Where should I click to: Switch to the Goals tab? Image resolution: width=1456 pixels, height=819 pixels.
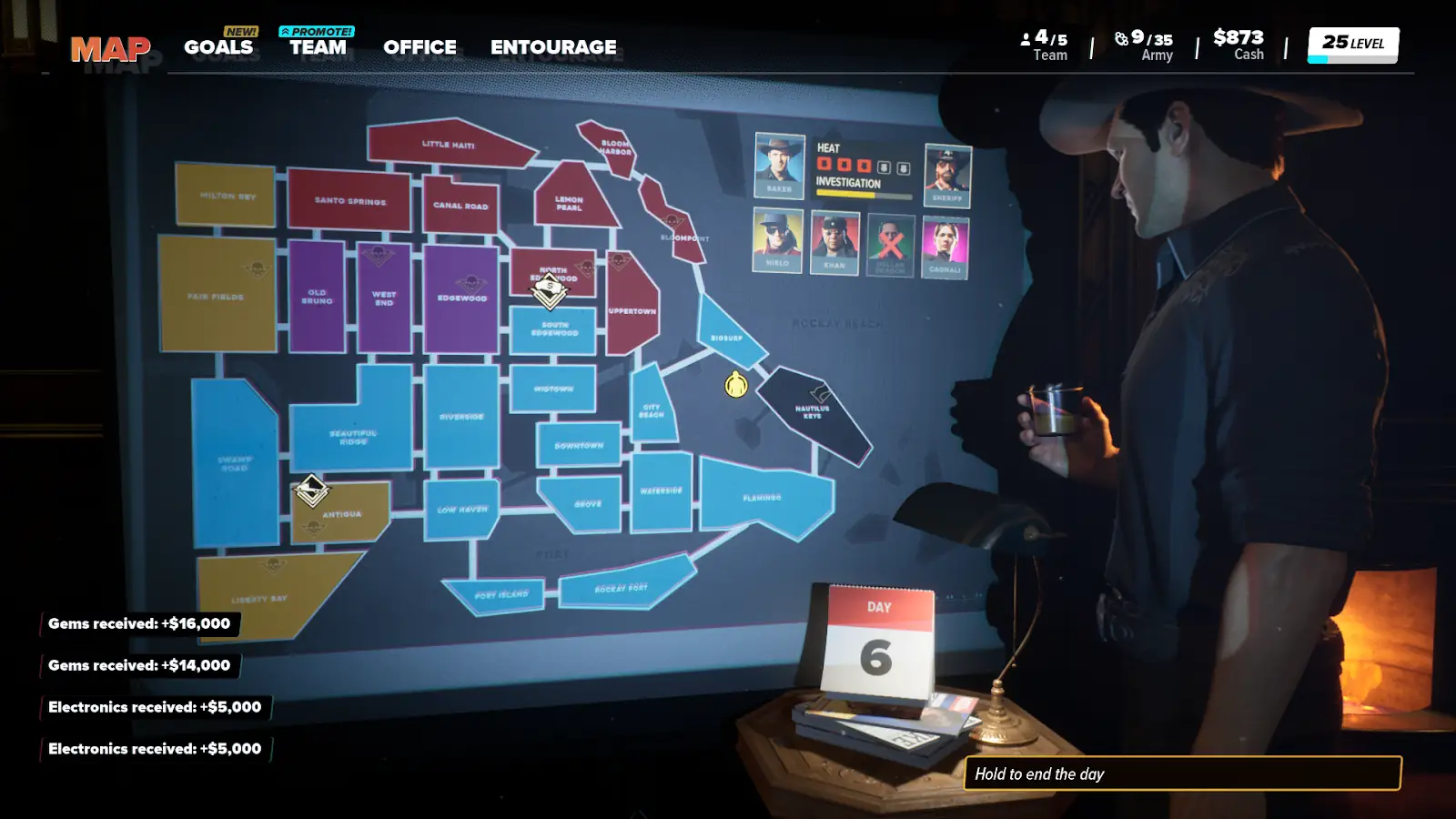[218, 46]
